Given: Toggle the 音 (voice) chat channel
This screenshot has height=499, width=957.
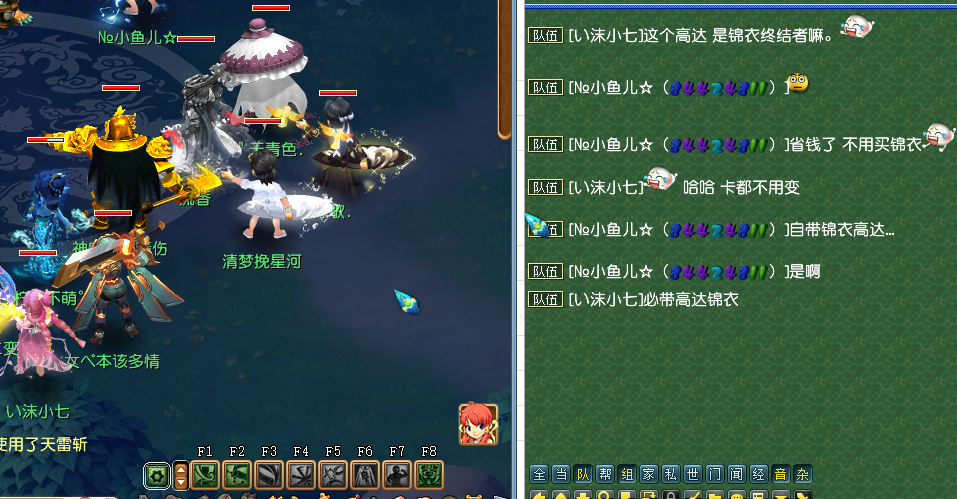Looking at the screenshot, I should point(781,474).
